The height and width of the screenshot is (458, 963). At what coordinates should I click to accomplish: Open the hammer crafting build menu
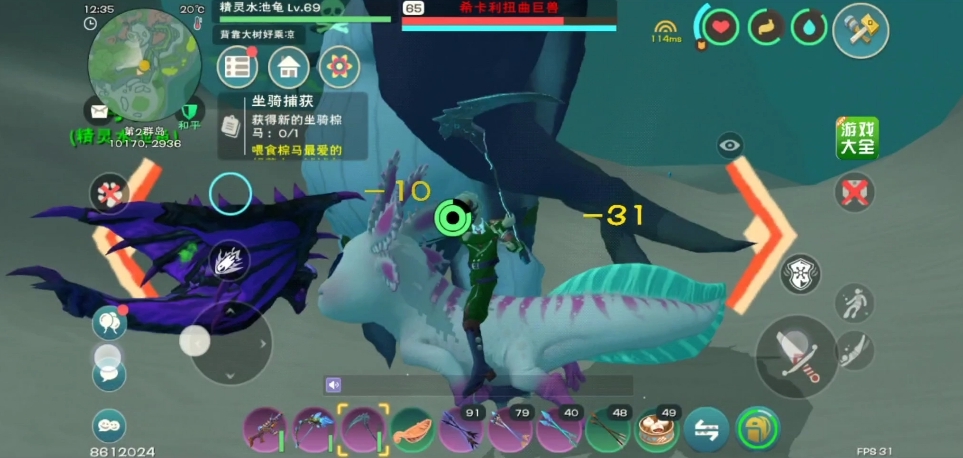pyautogui.click(x=860, y=31)
